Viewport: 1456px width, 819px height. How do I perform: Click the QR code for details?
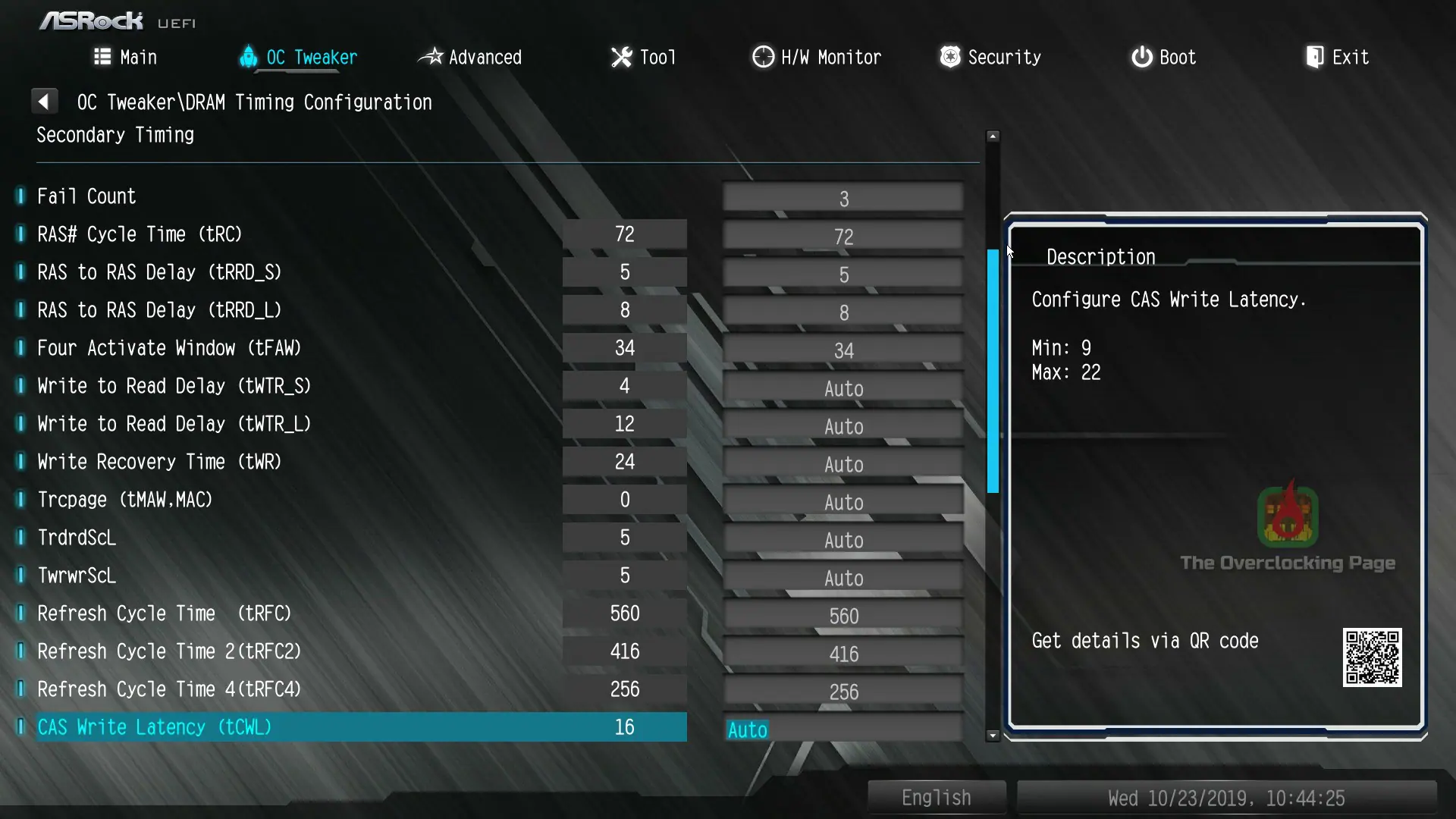(1373, 657)
